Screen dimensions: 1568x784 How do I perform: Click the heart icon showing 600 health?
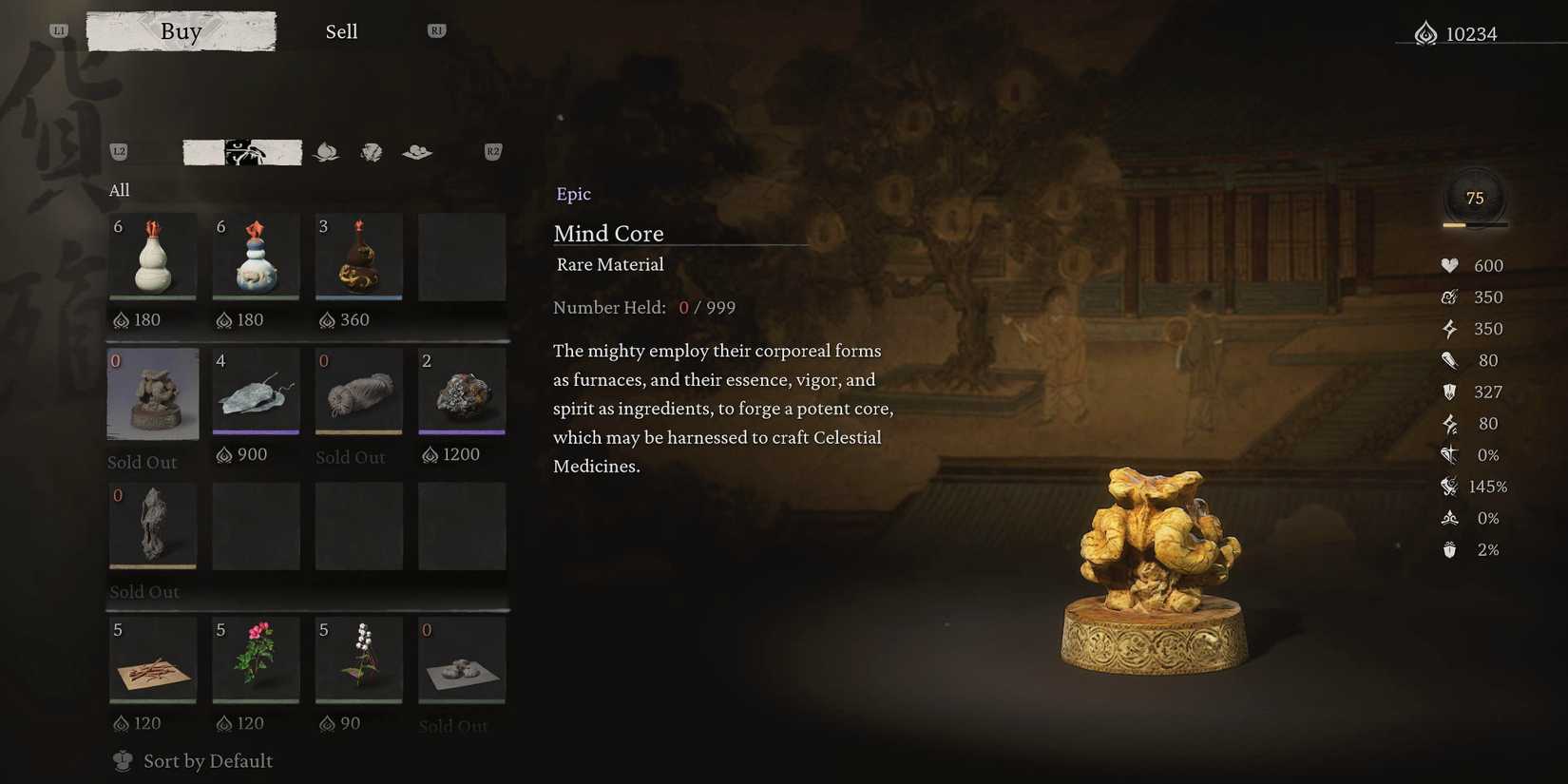[1448, 265]
